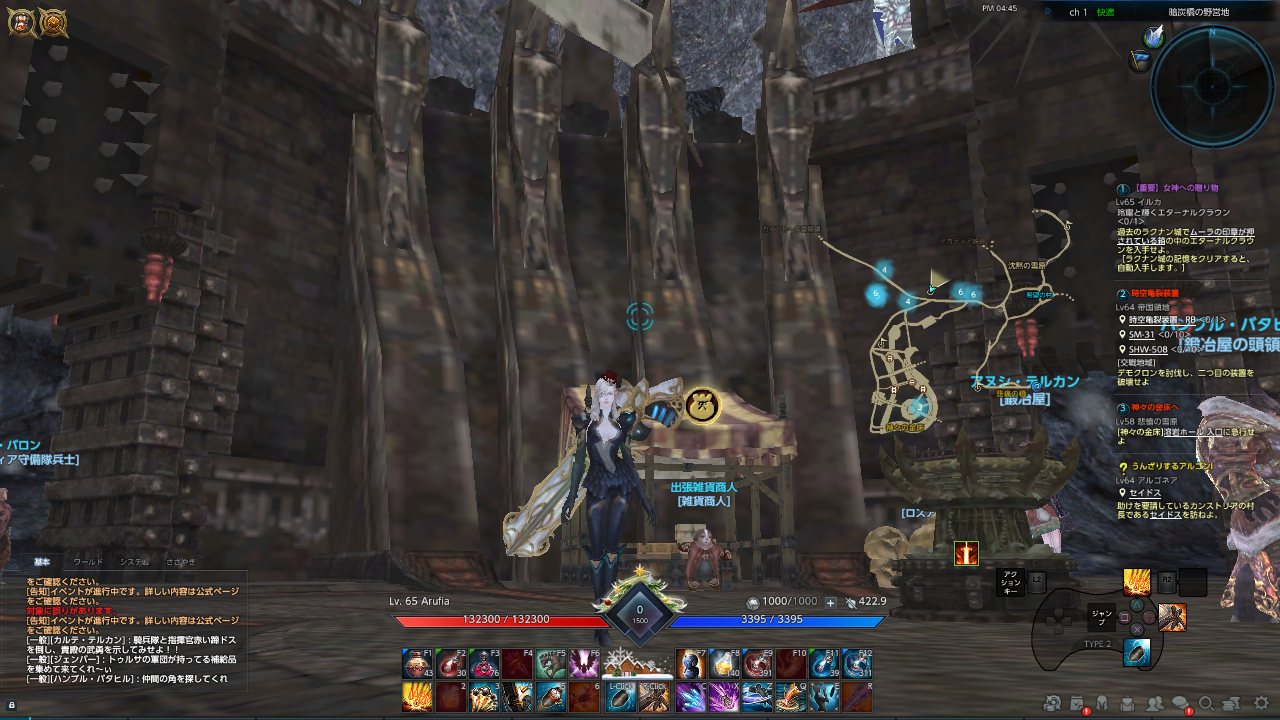Open the achievements icon at bottom-left of menu bar
Viewport: 1280px width, 720px height.
1052,705
